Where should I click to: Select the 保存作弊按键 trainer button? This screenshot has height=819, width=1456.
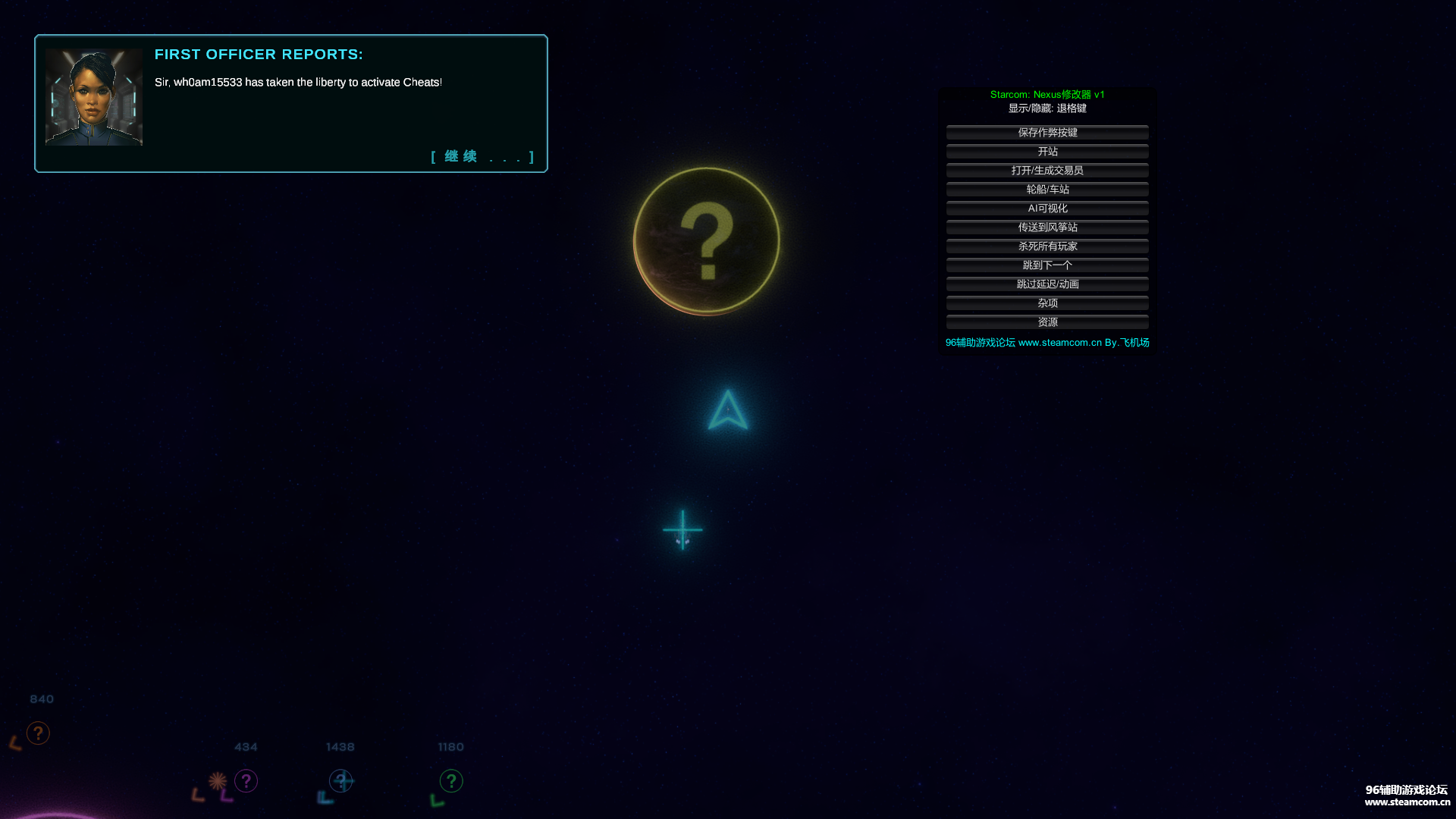coord(1047,133)
